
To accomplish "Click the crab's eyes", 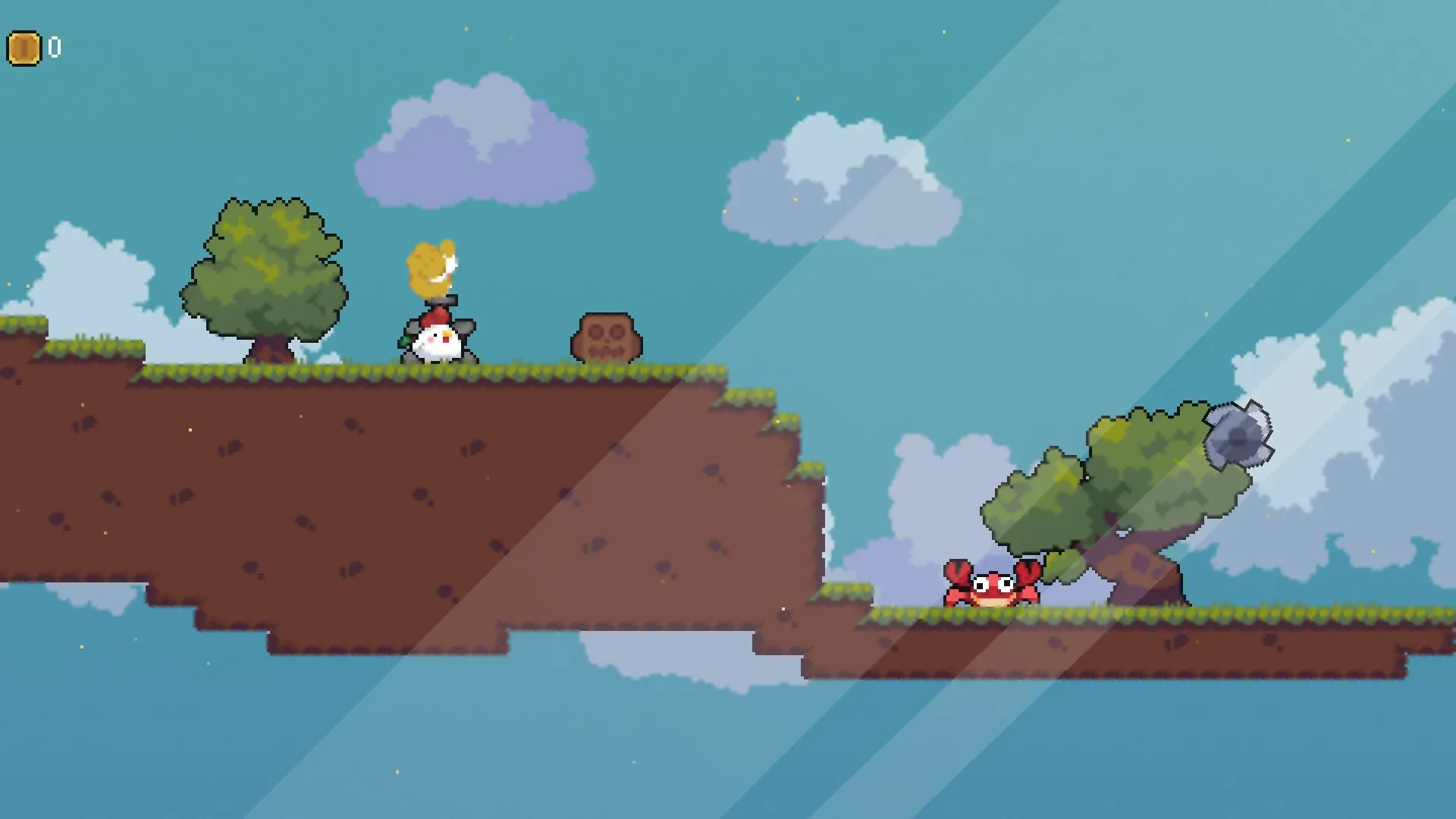I will pyautogui.click(x=993, y=584).
